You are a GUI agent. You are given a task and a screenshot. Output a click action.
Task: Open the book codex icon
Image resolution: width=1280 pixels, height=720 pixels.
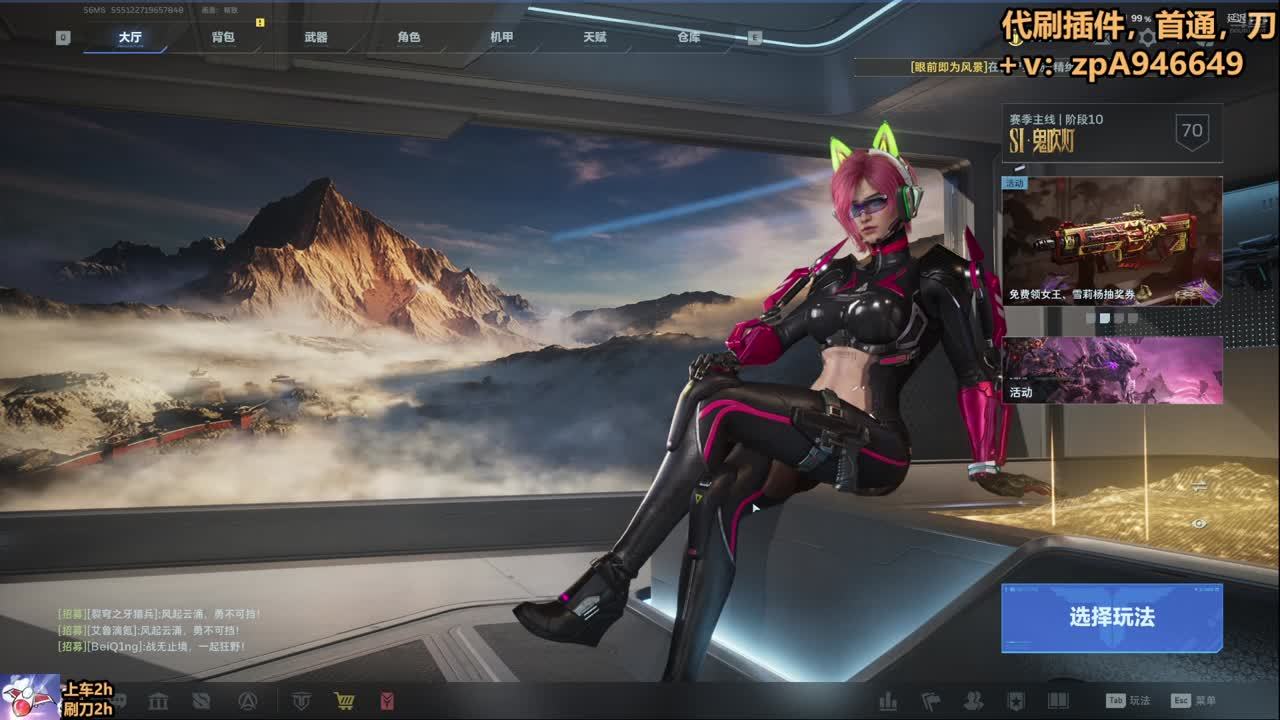coord(1058,701)
